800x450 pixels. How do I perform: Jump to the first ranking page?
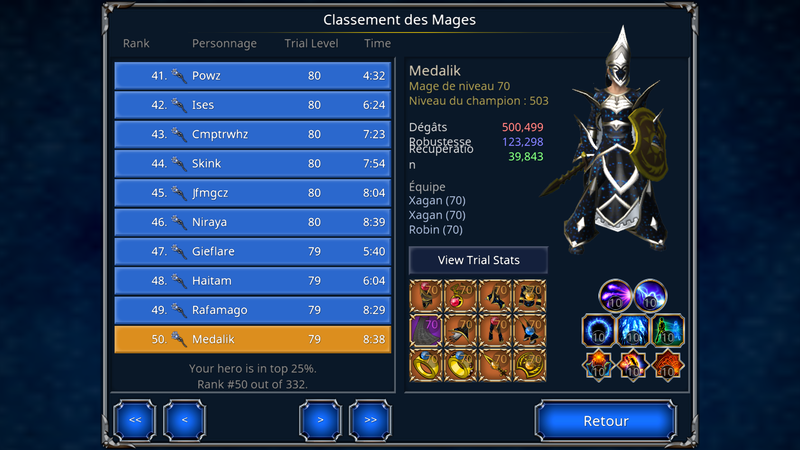135,420
